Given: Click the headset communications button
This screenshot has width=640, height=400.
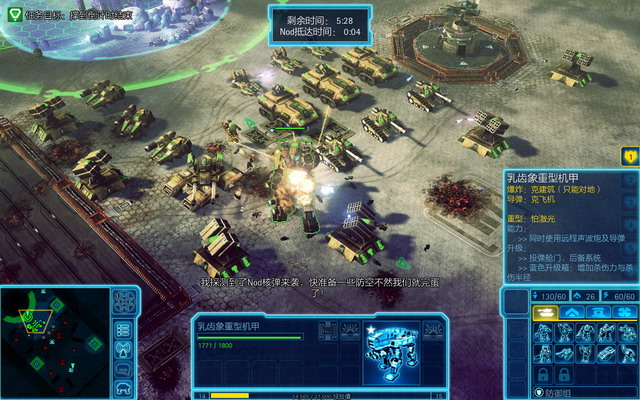Looking at the screenshot, I should tap(123, 389).
